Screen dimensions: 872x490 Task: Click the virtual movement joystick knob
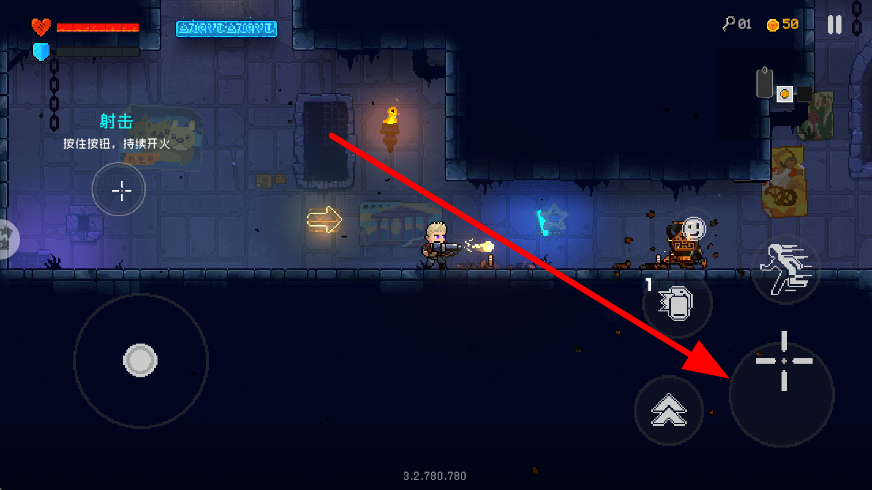pyautogui.click(x=140, y=360)
